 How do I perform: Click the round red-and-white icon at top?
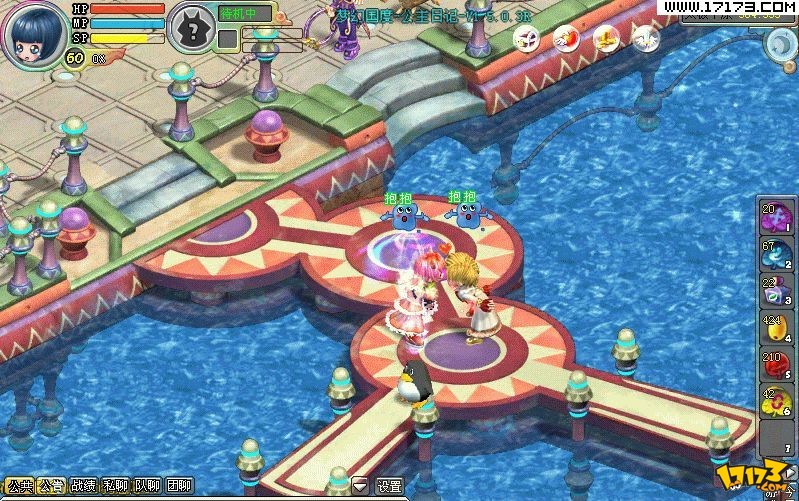pos(566,39)
